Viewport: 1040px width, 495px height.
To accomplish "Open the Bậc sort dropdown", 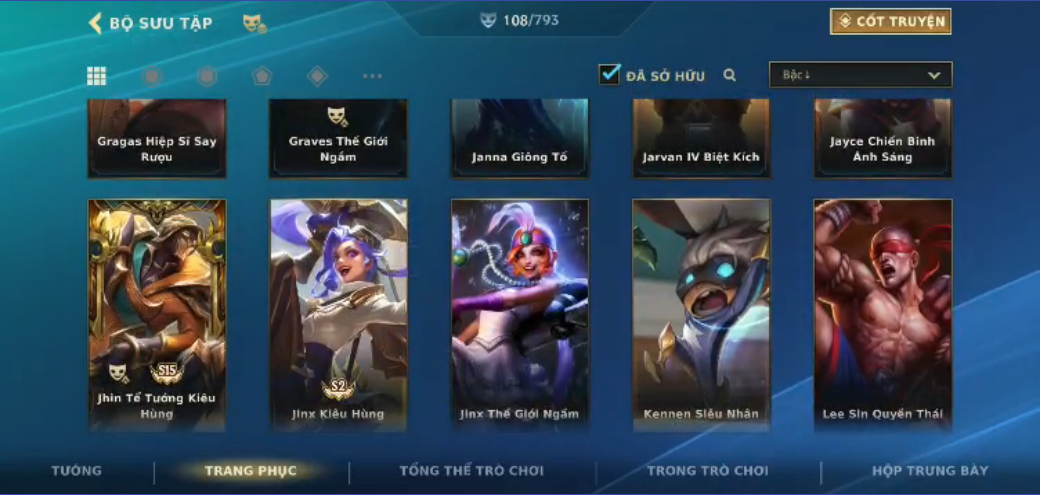I will (x=860, y=75).
